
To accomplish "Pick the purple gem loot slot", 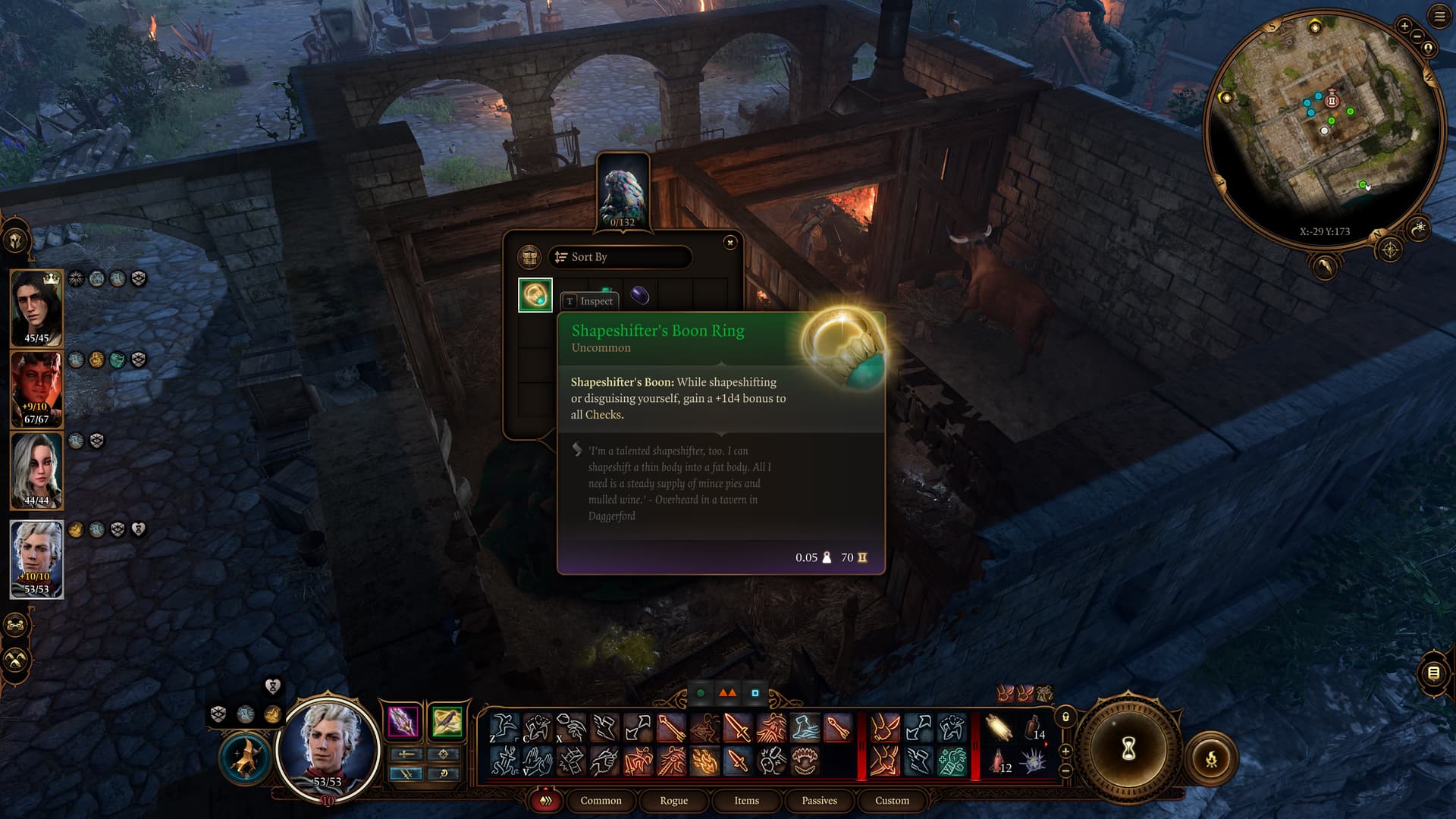I will pyautogui.click(x=640, y=293).
